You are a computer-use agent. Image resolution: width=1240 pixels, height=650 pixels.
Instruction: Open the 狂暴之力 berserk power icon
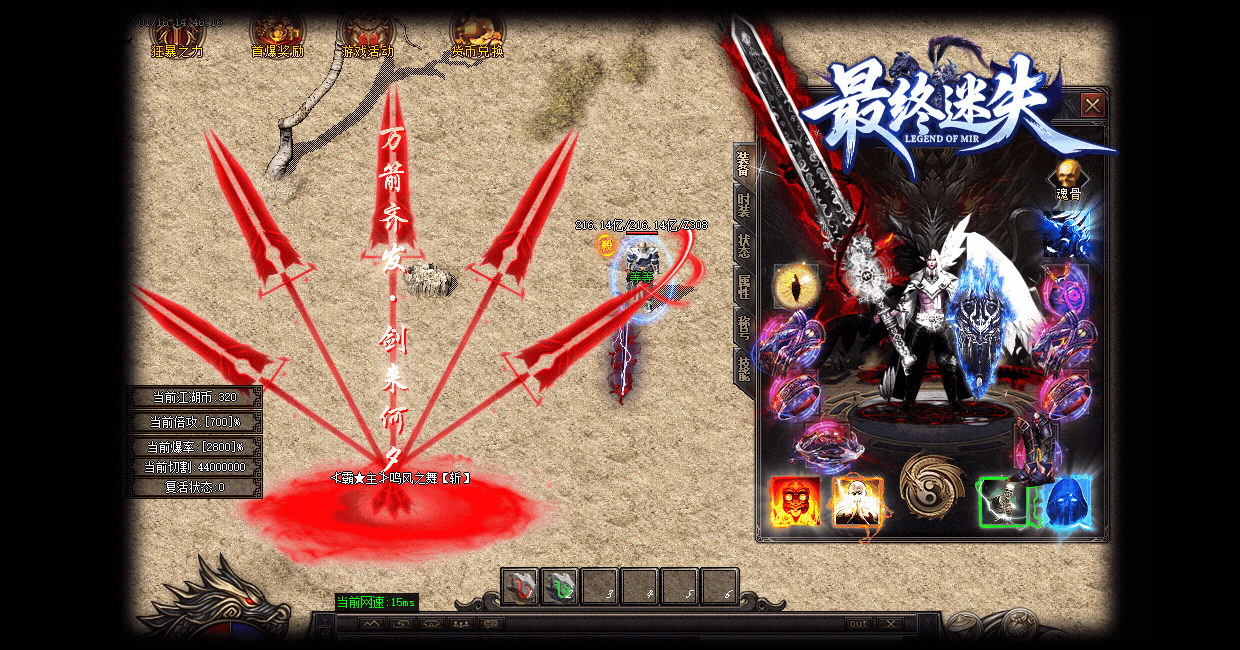tap(177, 33)
